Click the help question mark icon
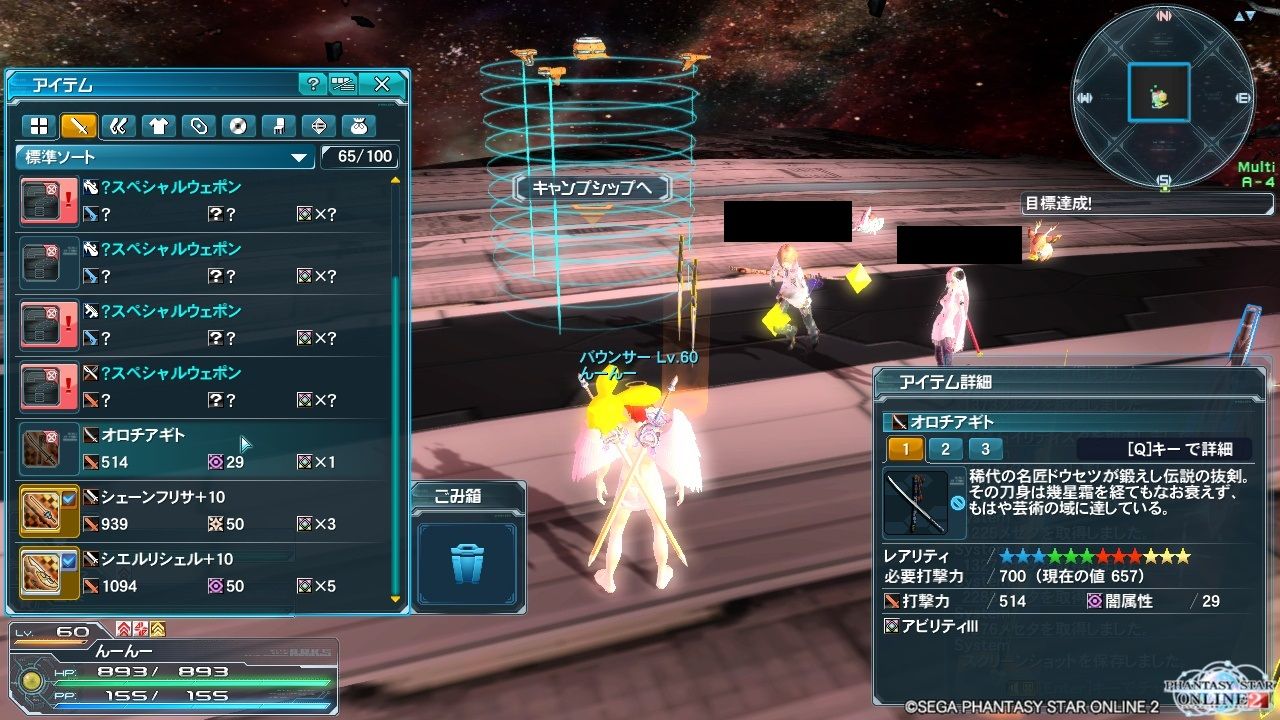 [x=315, y=85]
